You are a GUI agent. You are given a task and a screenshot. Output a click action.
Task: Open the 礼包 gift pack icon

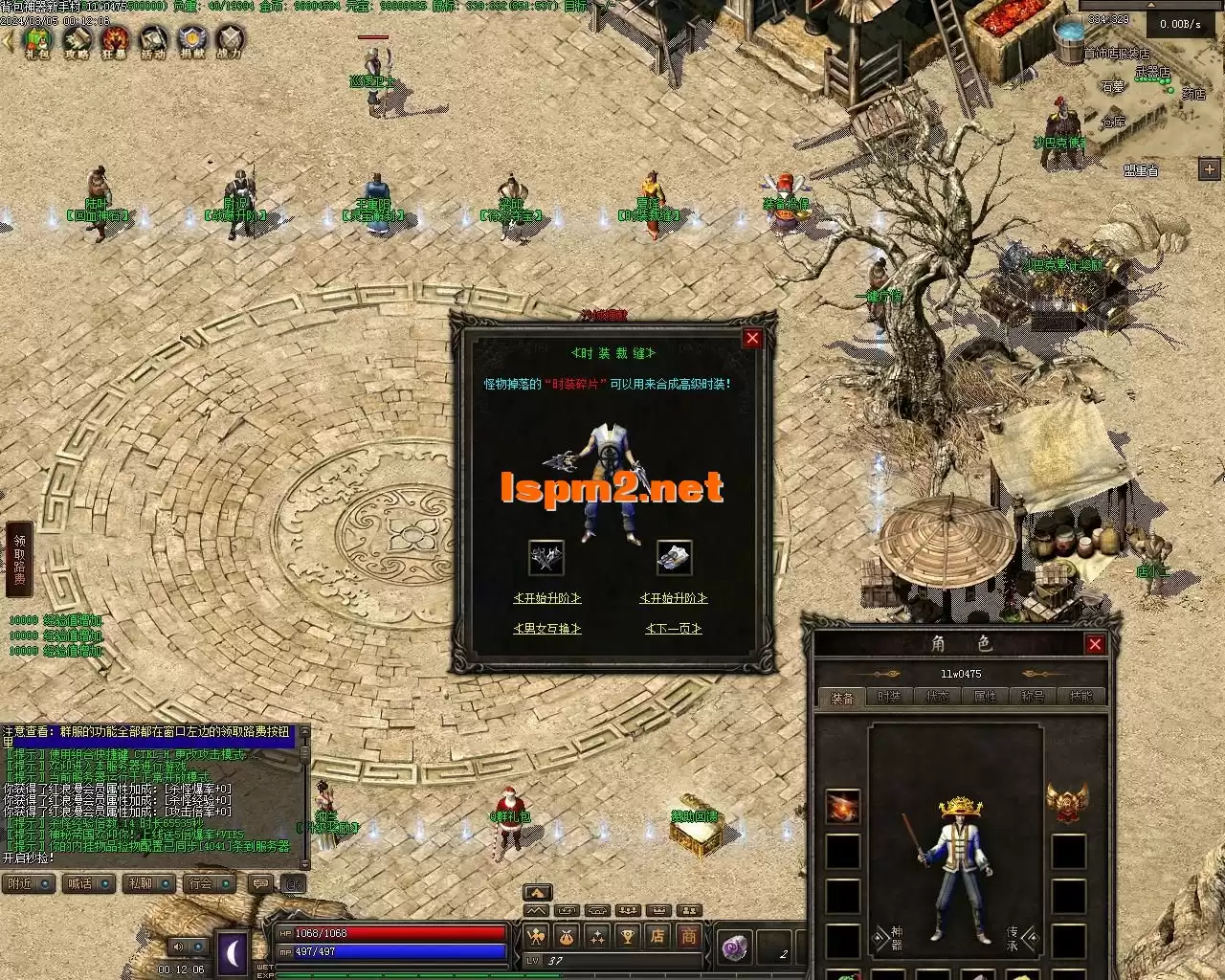coord(38,41)
